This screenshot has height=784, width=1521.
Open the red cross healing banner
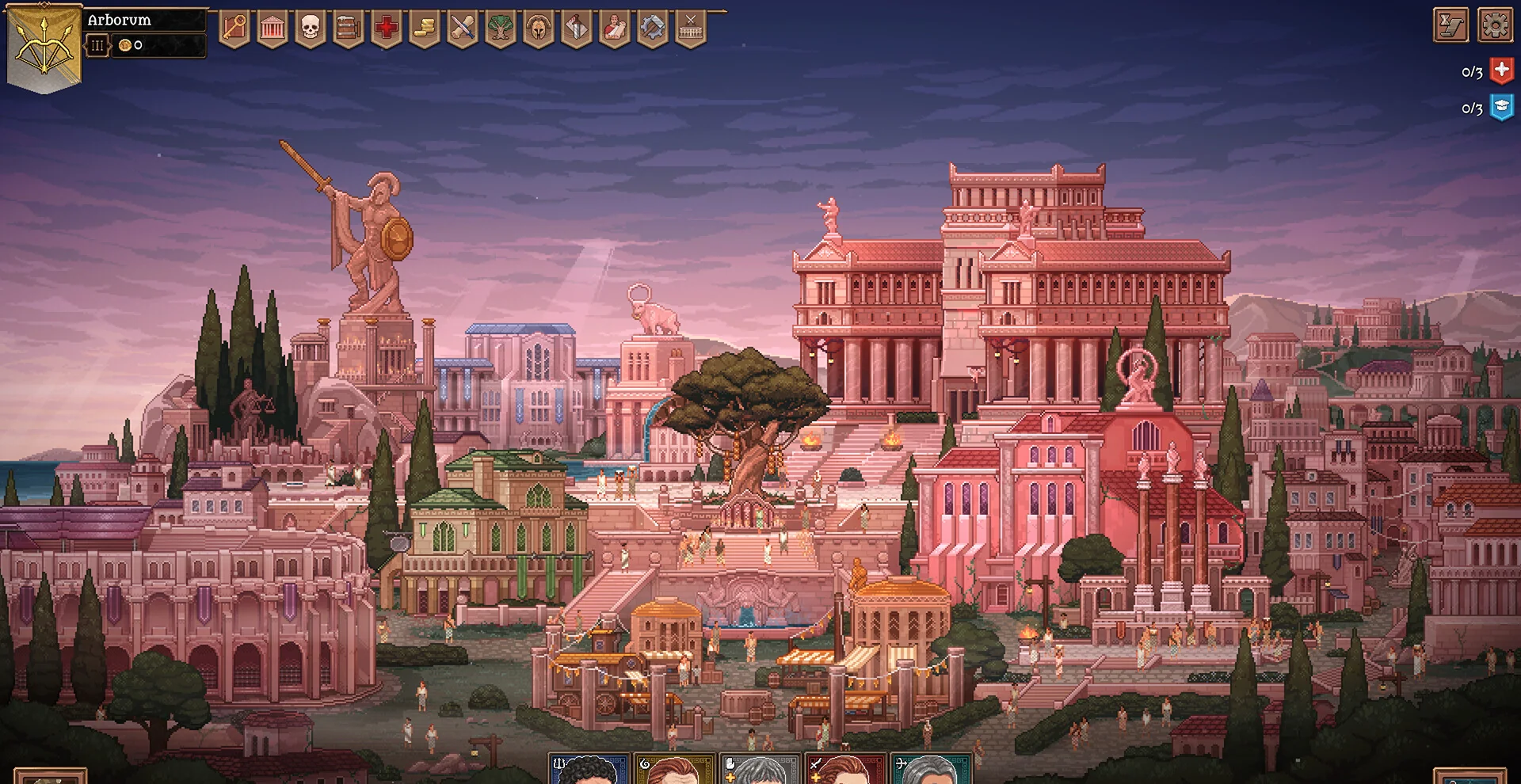coord(387,29)
